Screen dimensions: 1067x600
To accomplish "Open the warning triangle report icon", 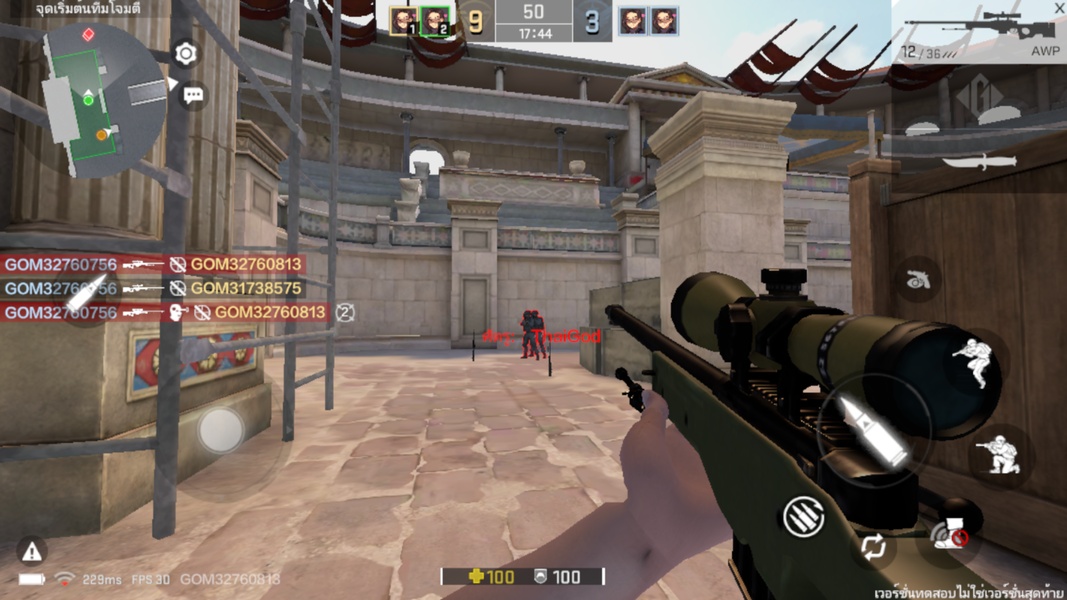I will click(32, 549).
